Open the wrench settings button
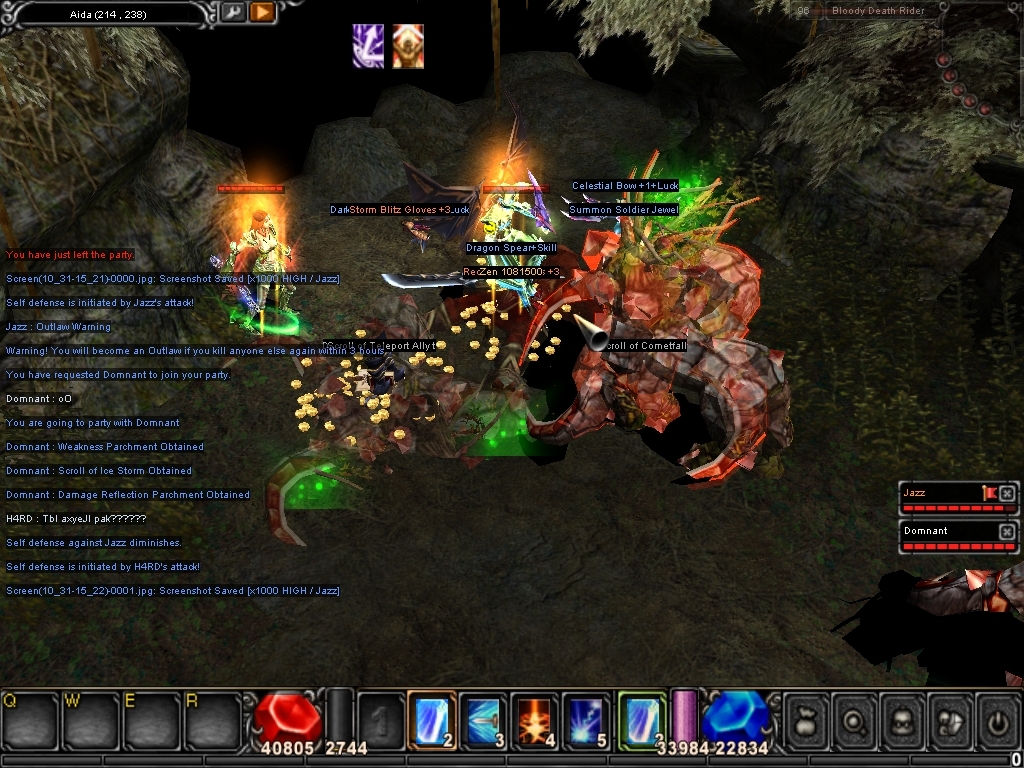1024x768 pixels. 231,12
